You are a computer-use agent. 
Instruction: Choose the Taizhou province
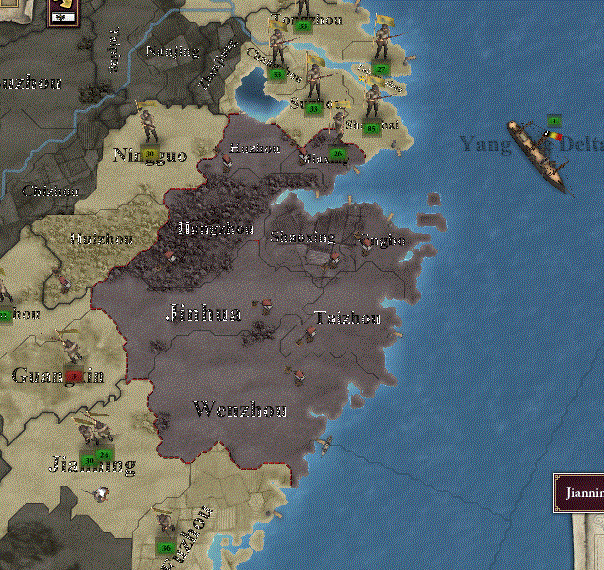[x=346, y=318]
